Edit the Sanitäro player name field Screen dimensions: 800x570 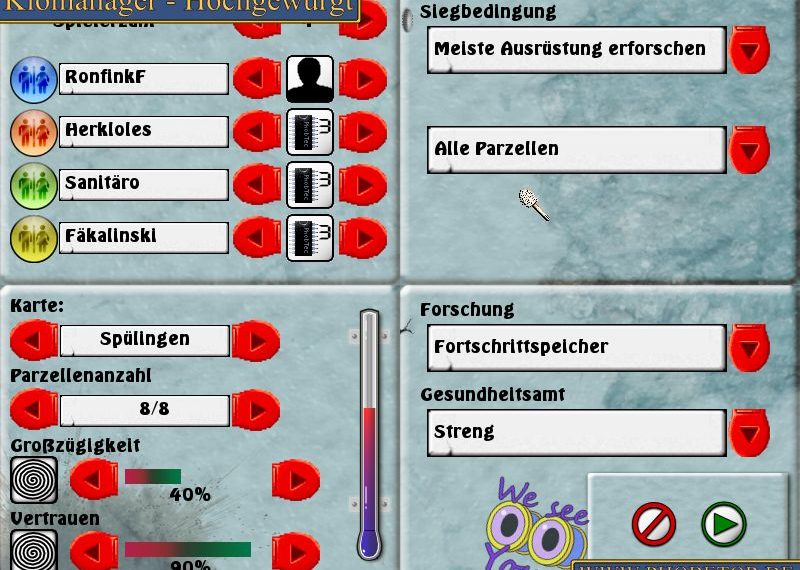click(x=144, y=184)
